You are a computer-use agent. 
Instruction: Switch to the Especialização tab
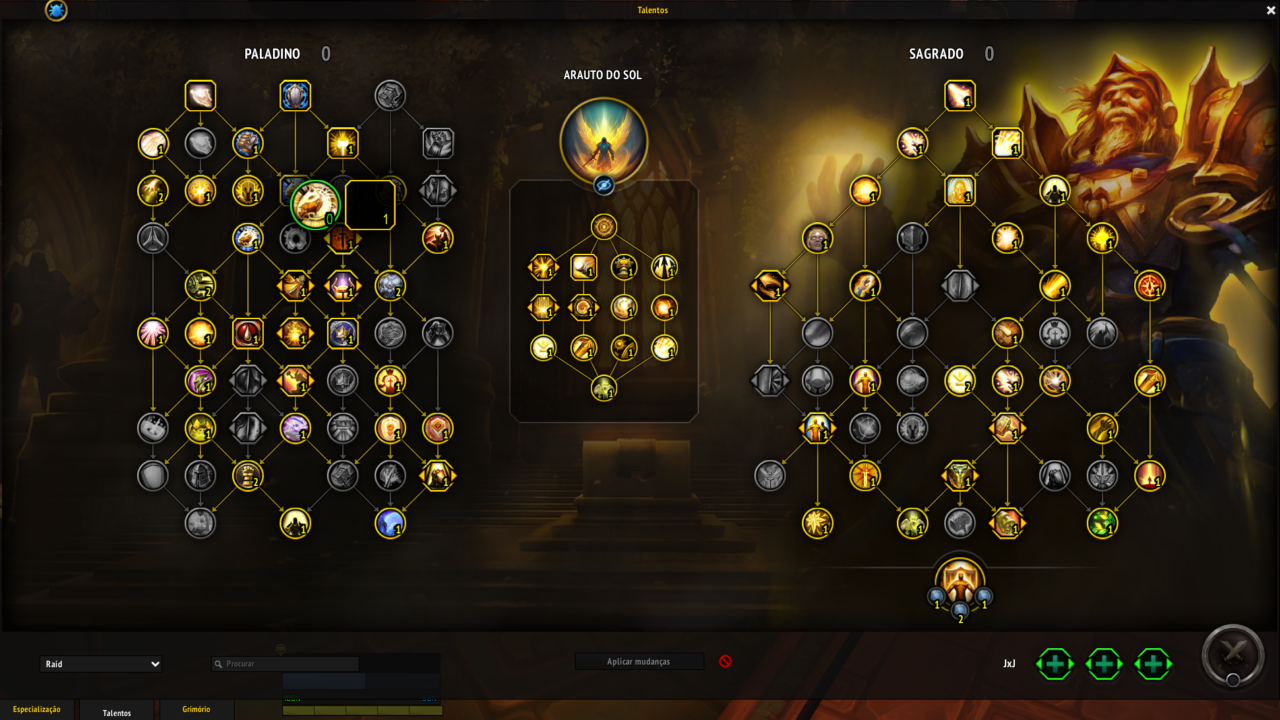(x=37, y=710)
